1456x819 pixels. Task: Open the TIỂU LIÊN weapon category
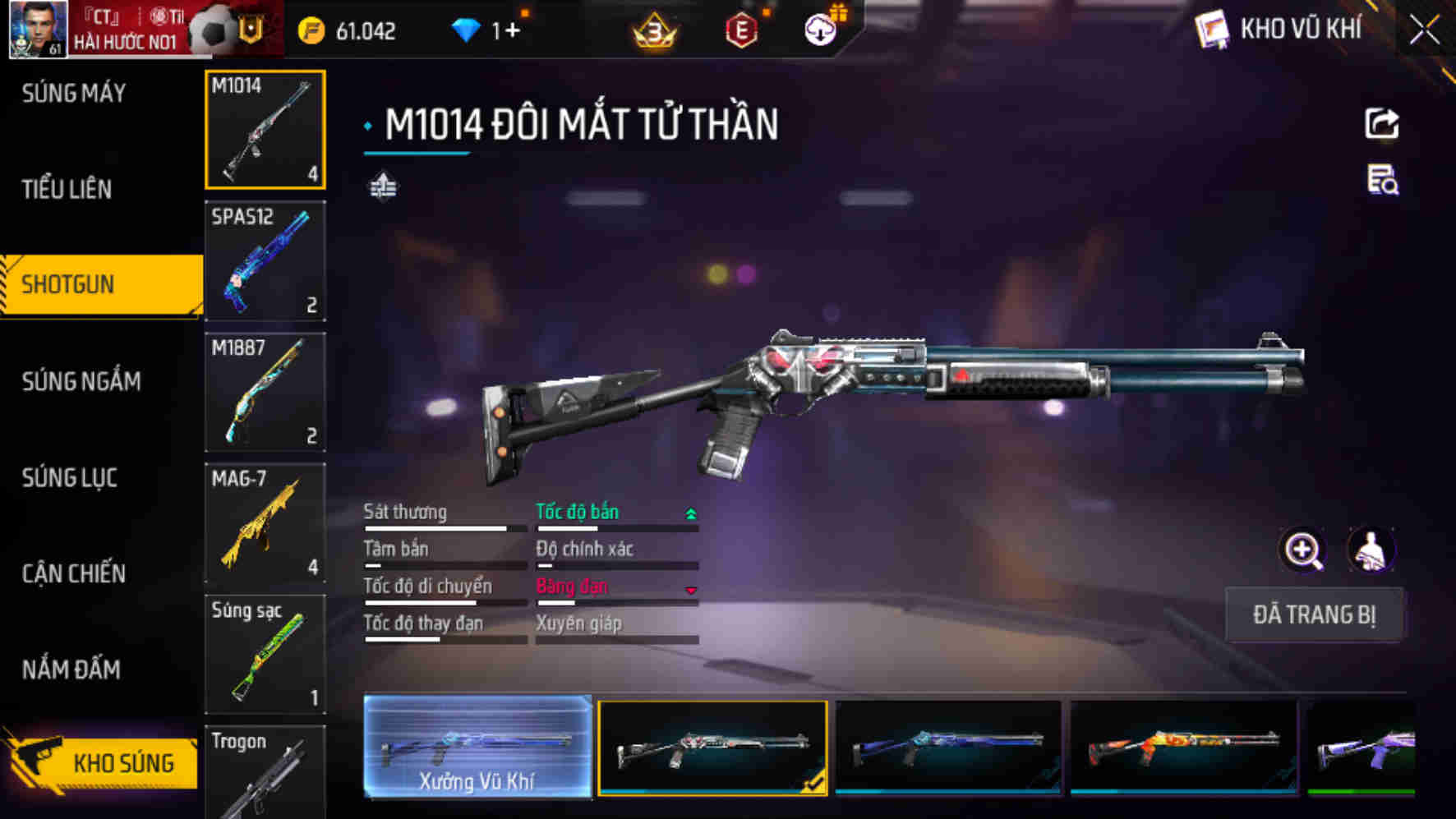pos(67,190)
